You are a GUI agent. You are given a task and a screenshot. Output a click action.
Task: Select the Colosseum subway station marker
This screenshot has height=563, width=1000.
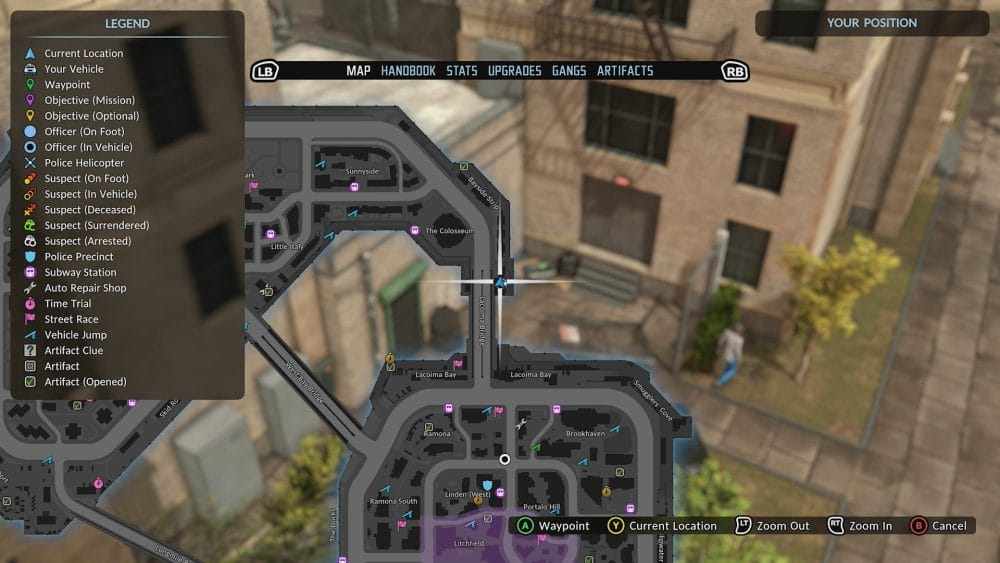click(415, 230)
